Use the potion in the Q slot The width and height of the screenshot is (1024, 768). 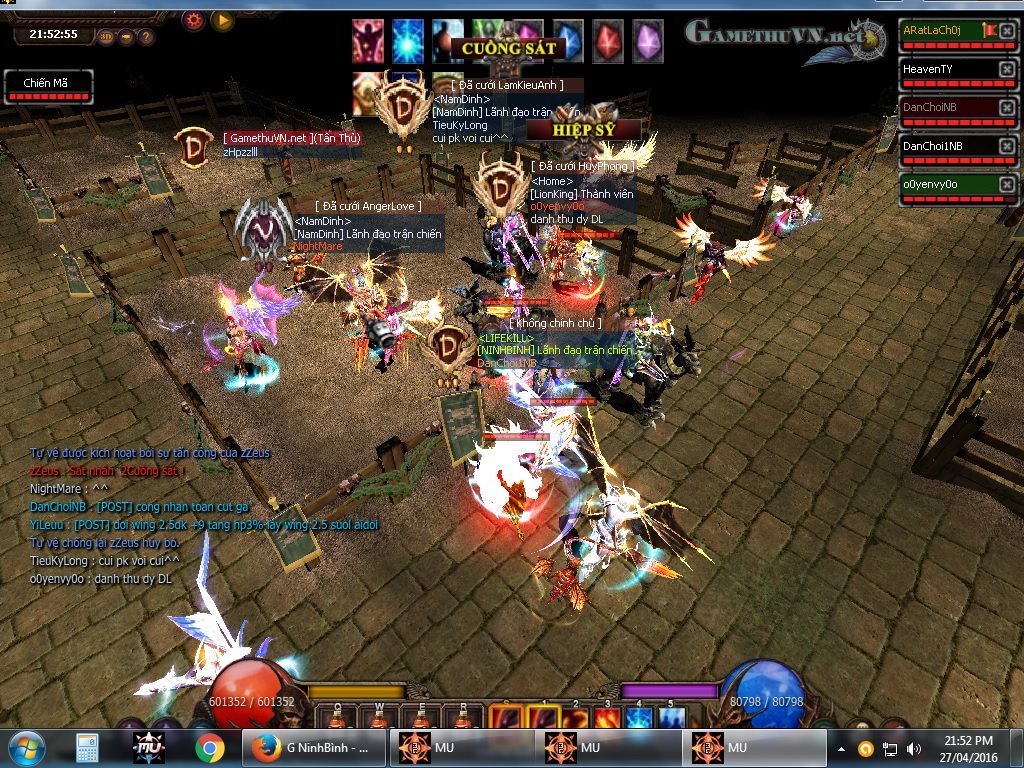point(338,718)
